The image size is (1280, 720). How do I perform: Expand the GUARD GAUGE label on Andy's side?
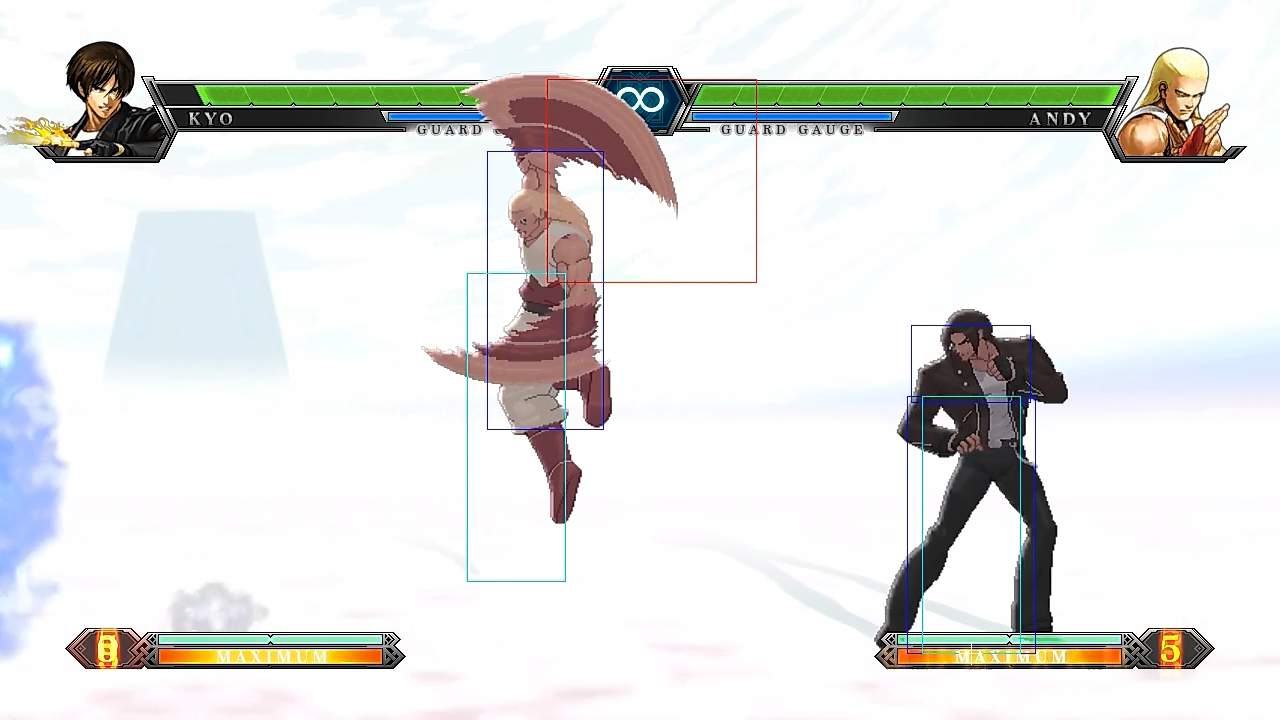792,130
